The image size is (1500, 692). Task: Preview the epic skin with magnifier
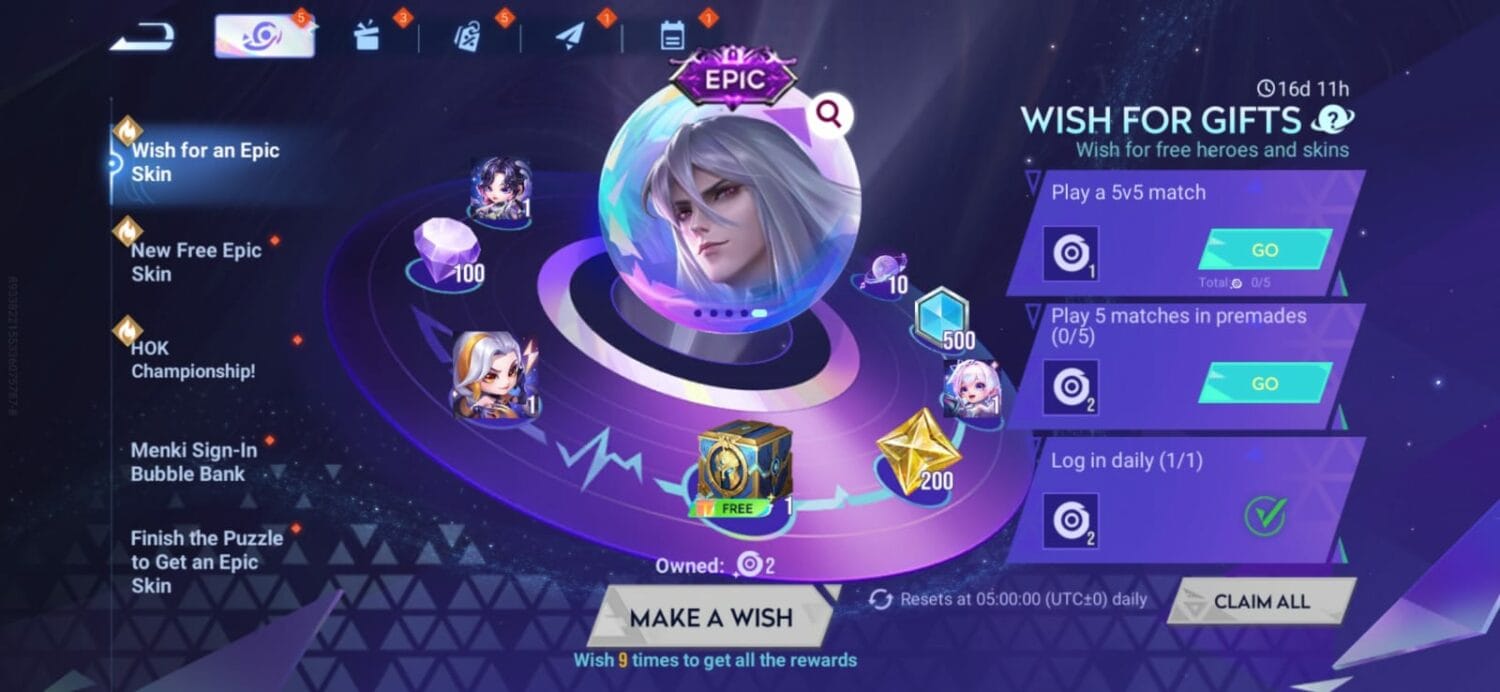(x=828, y=116)
